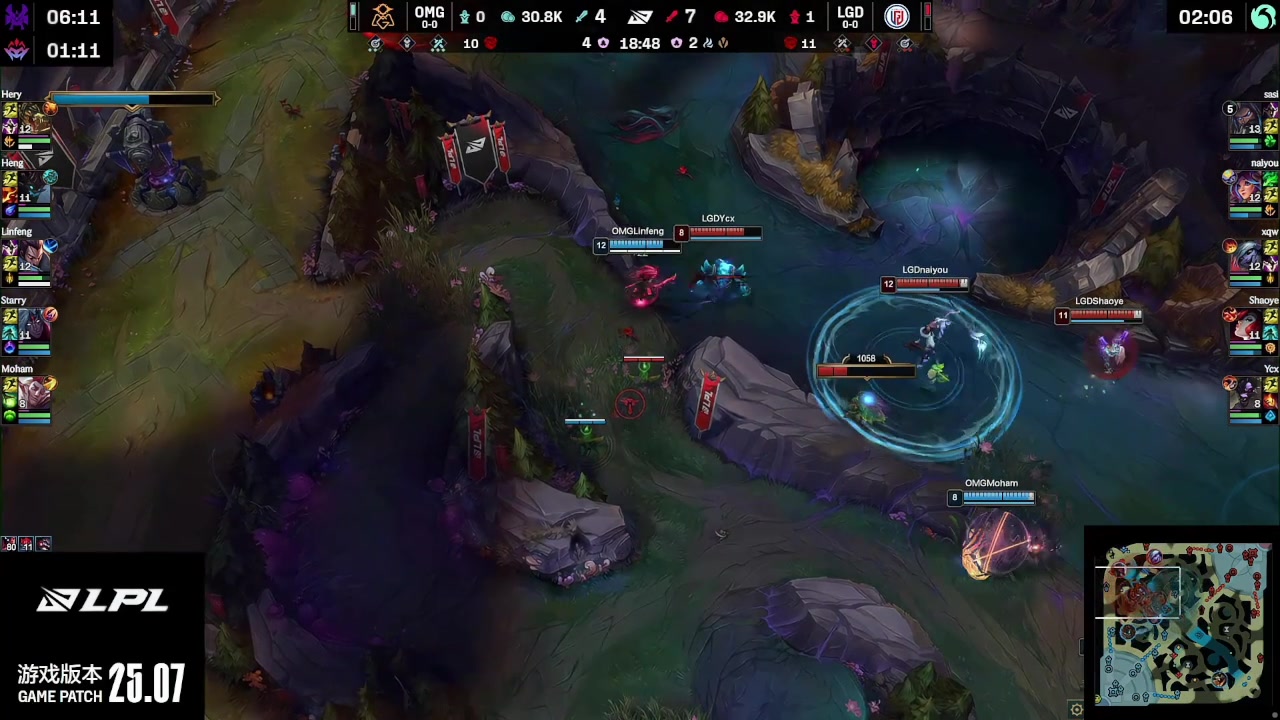Click the OMG team logo
The image size is (1280, 720).
click(383, 17)
